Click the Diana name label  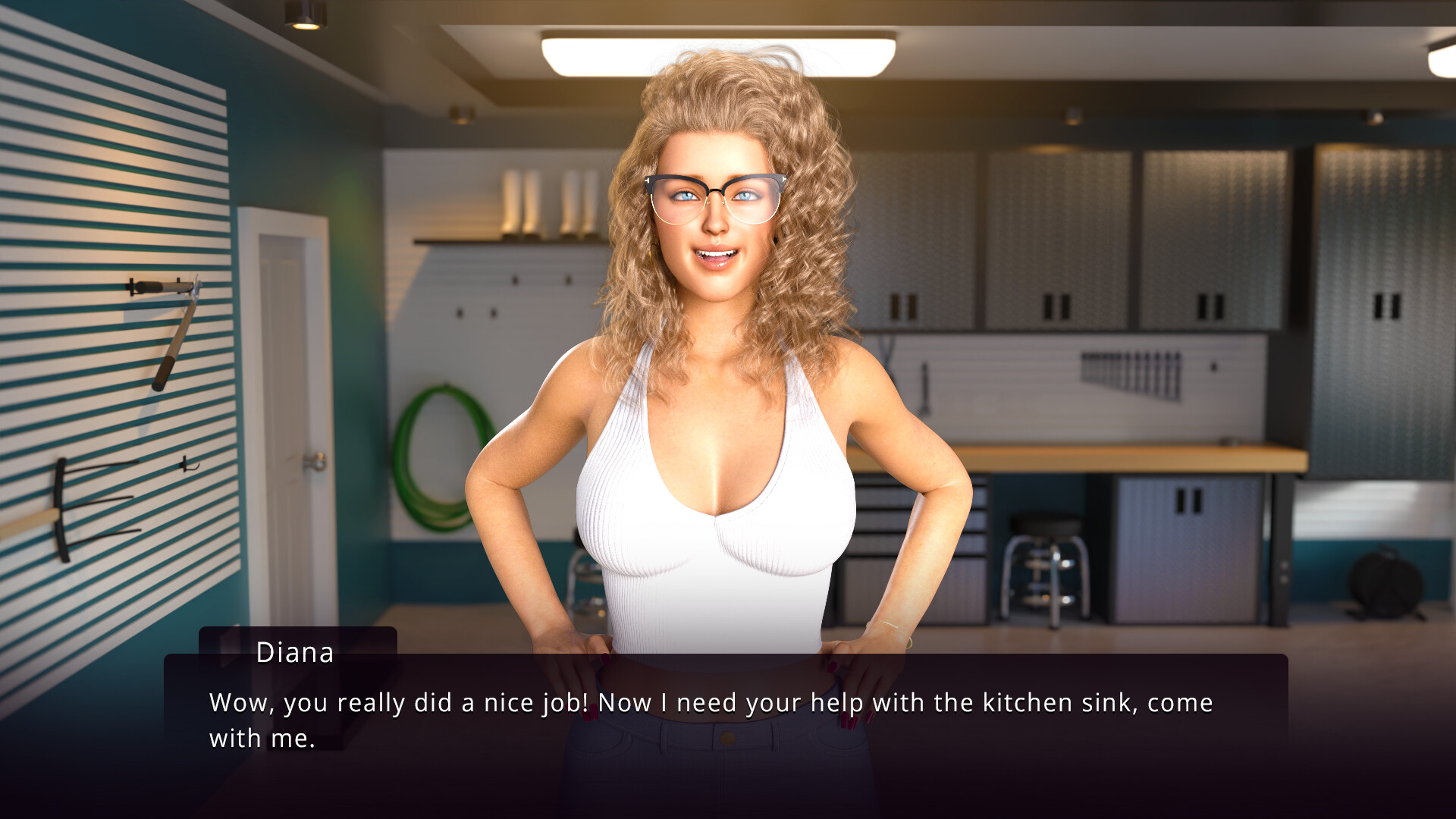(295, 653)
